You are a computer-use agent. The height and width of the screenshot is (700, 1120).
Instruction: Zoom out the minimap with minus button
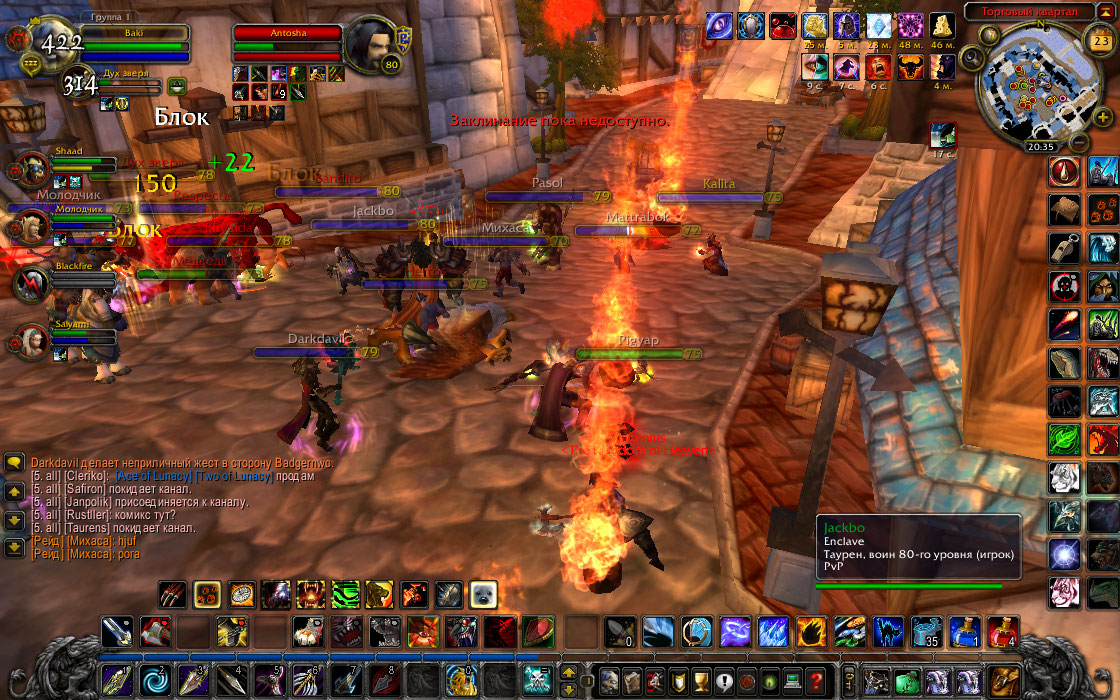tap(1078, 143)
